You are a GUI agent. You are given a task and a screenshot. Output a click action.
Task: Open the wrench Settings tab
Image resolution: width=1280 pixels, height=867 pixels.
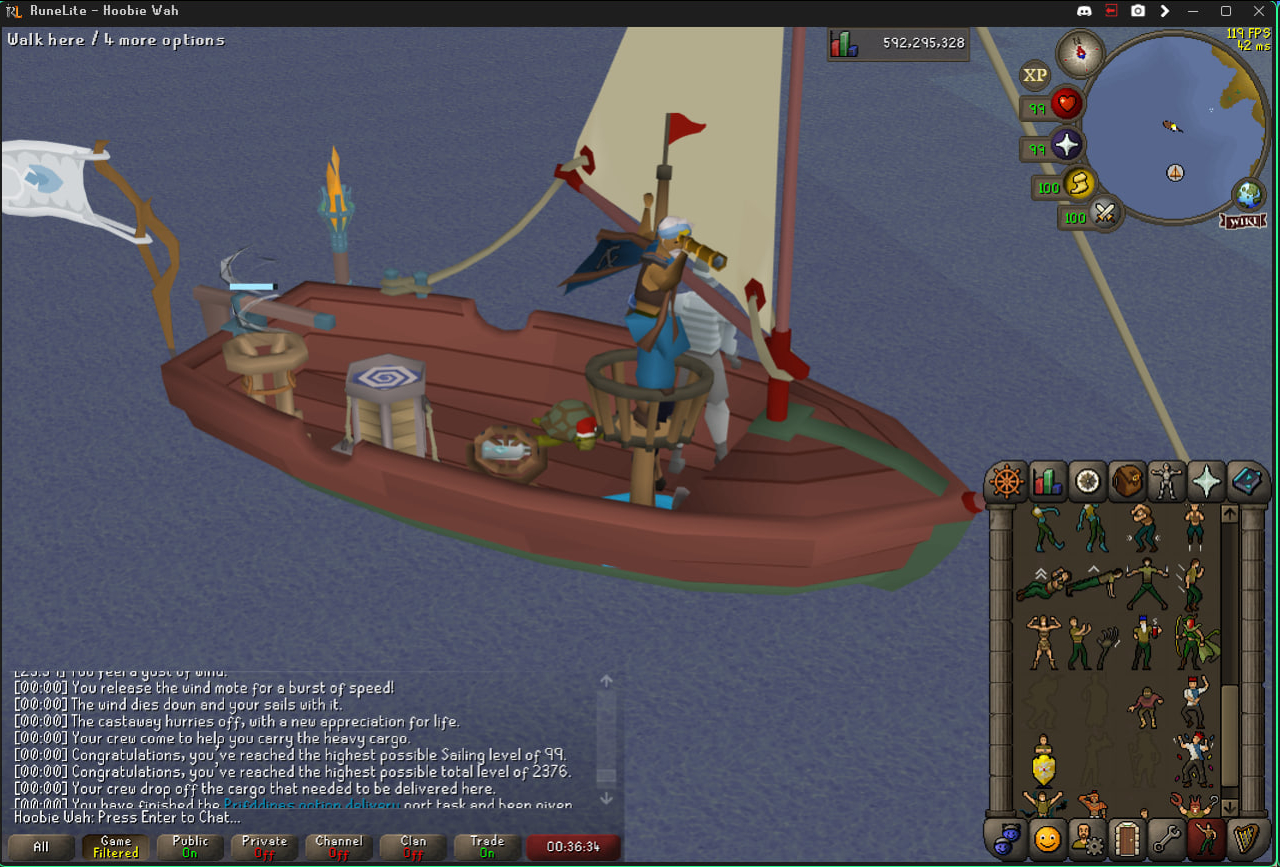[x=1166, y=839]
